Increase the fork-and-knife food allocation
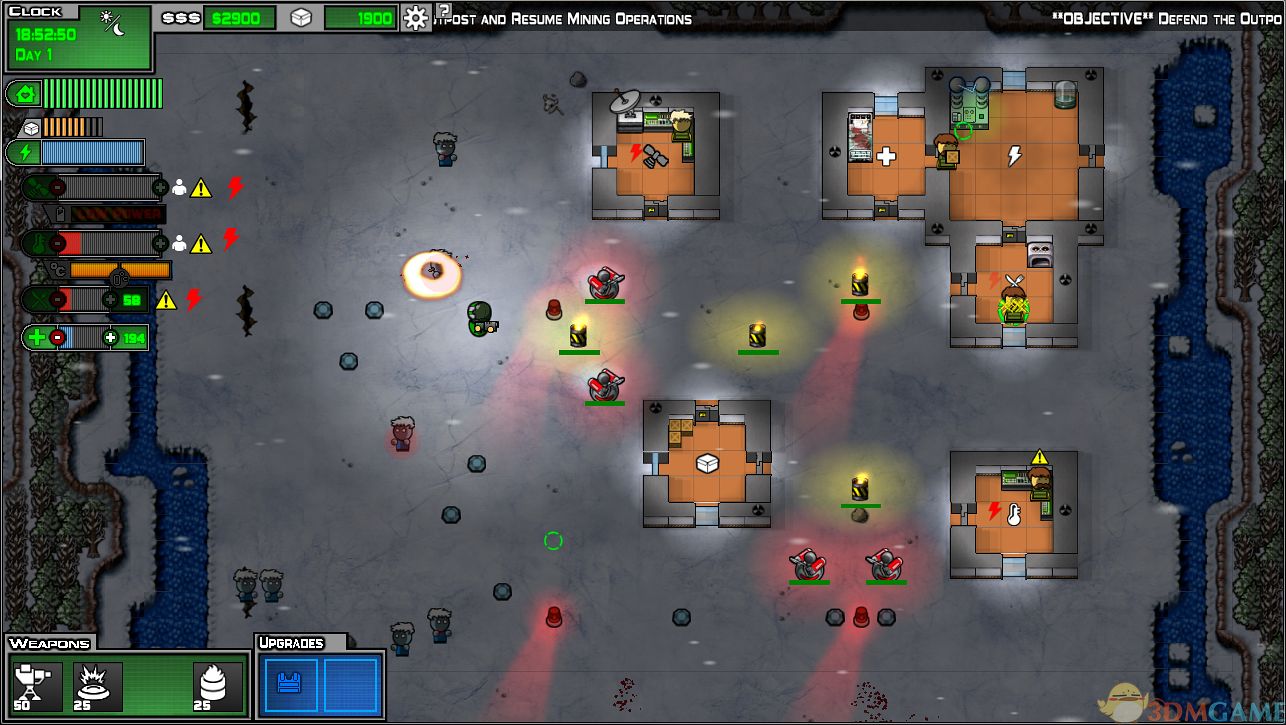 111,300
